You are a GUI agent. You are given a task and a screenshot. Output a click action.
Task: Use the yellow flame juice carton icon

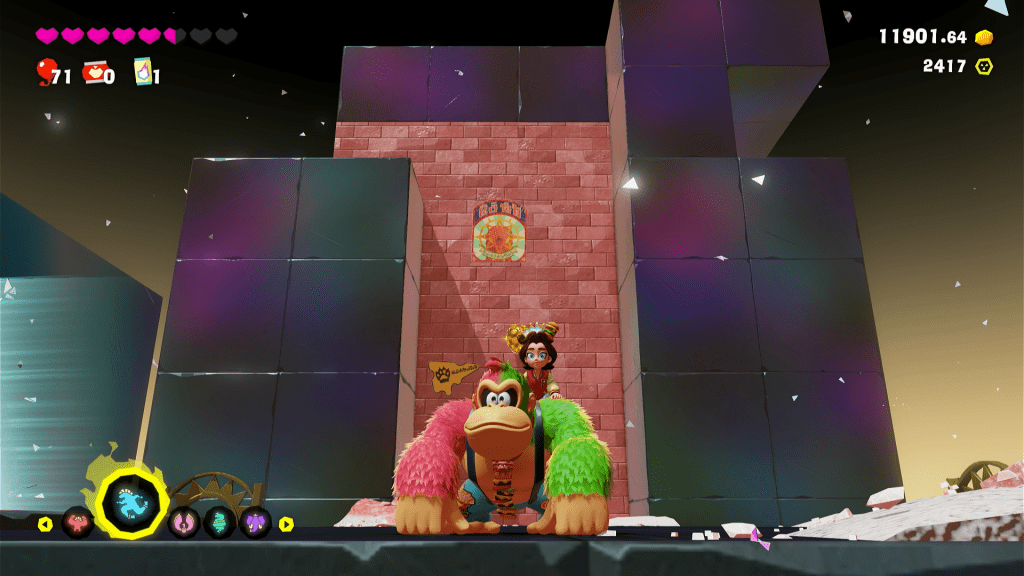tap(142, 72)
